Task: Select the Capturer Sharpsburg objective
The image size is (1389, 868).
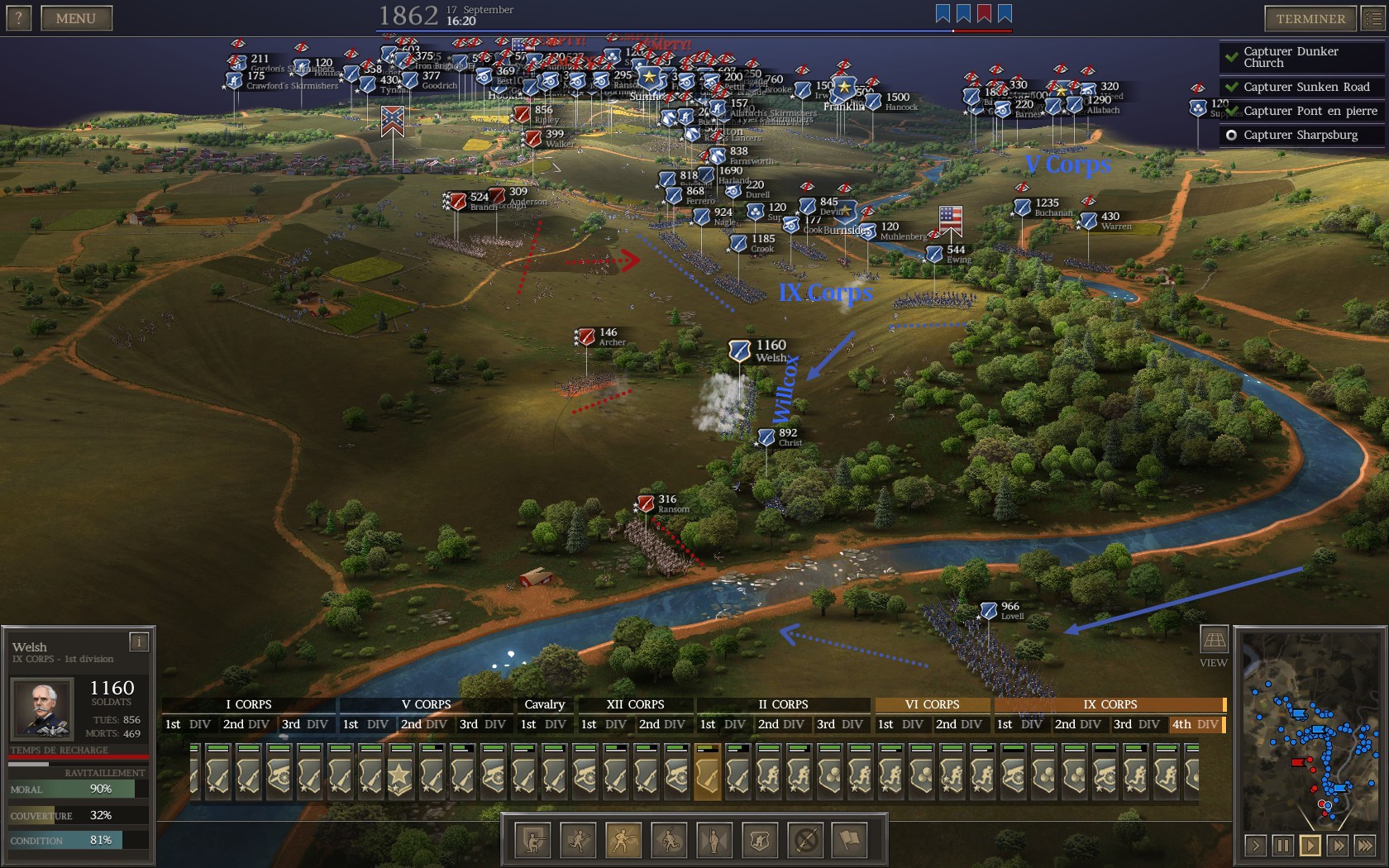Action: [x=1300, y=135]
